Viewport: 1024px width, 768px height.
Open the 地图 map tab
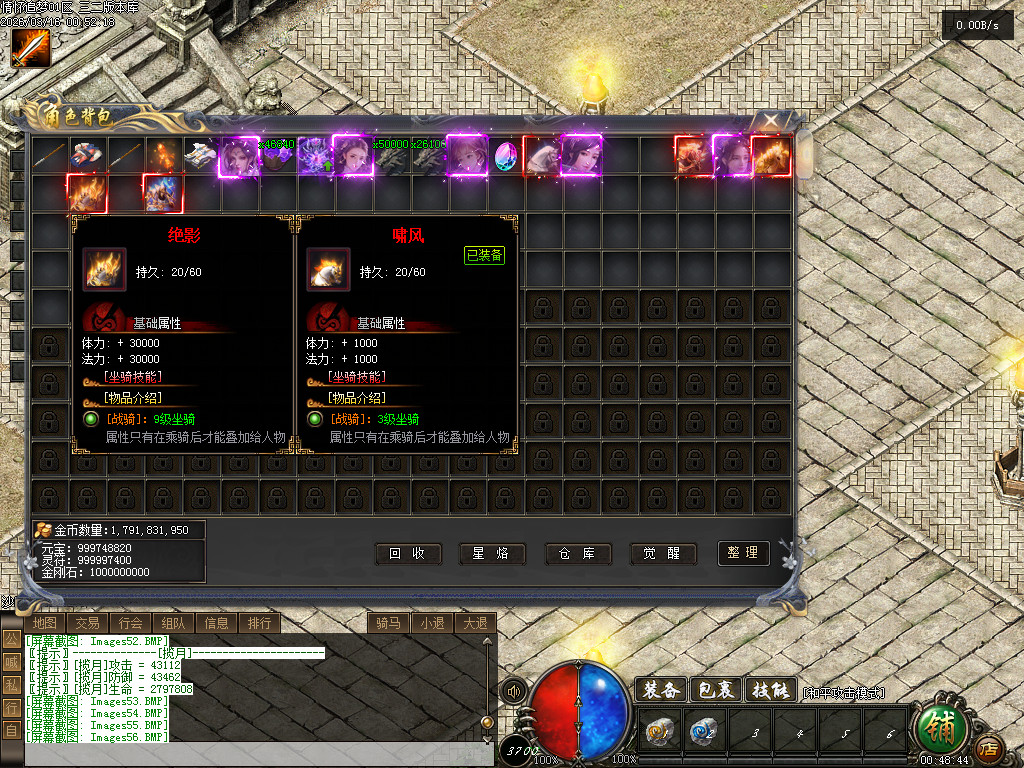point(44,623)
